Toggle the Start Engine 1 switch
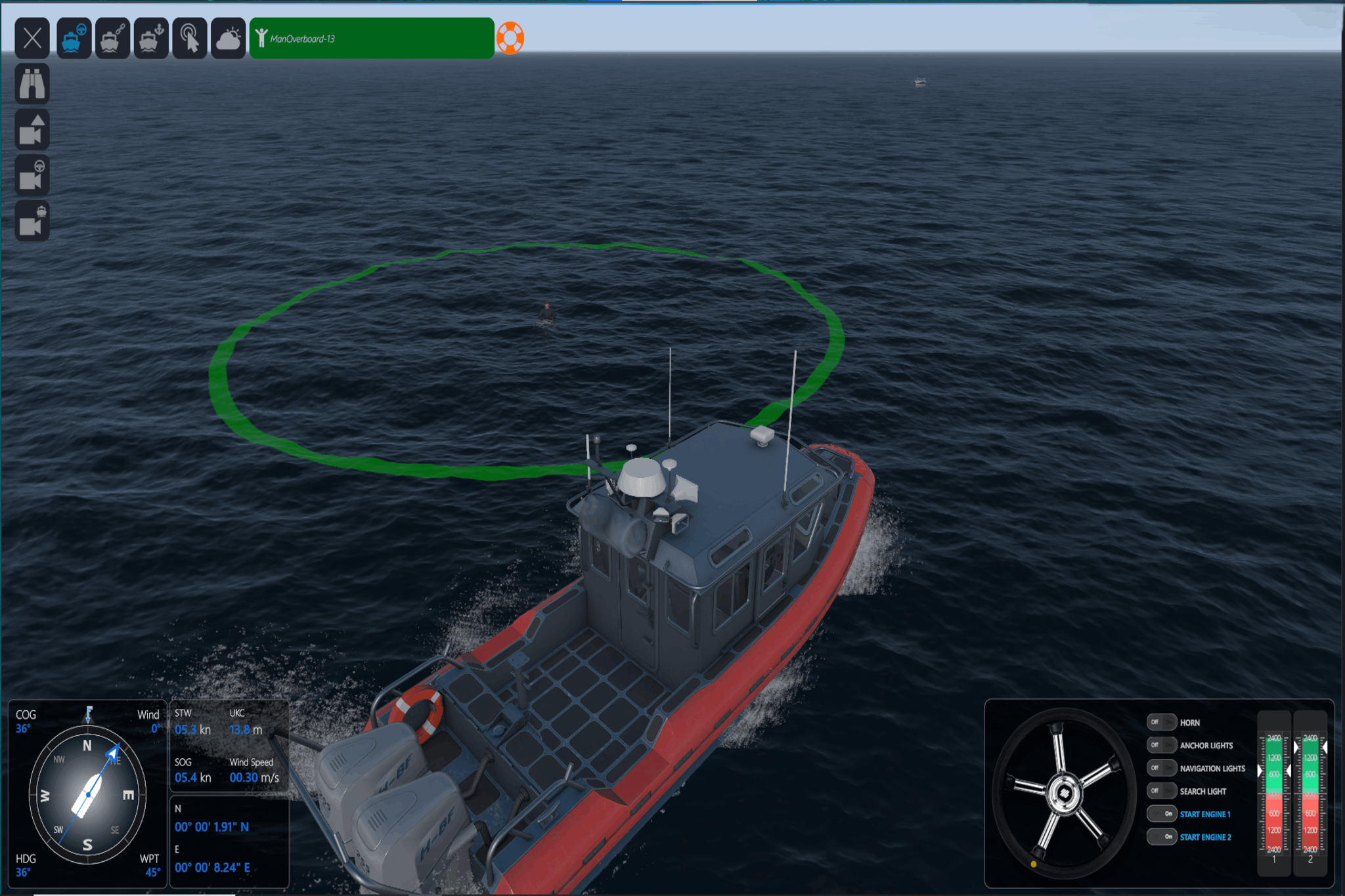 [1161, 814]
